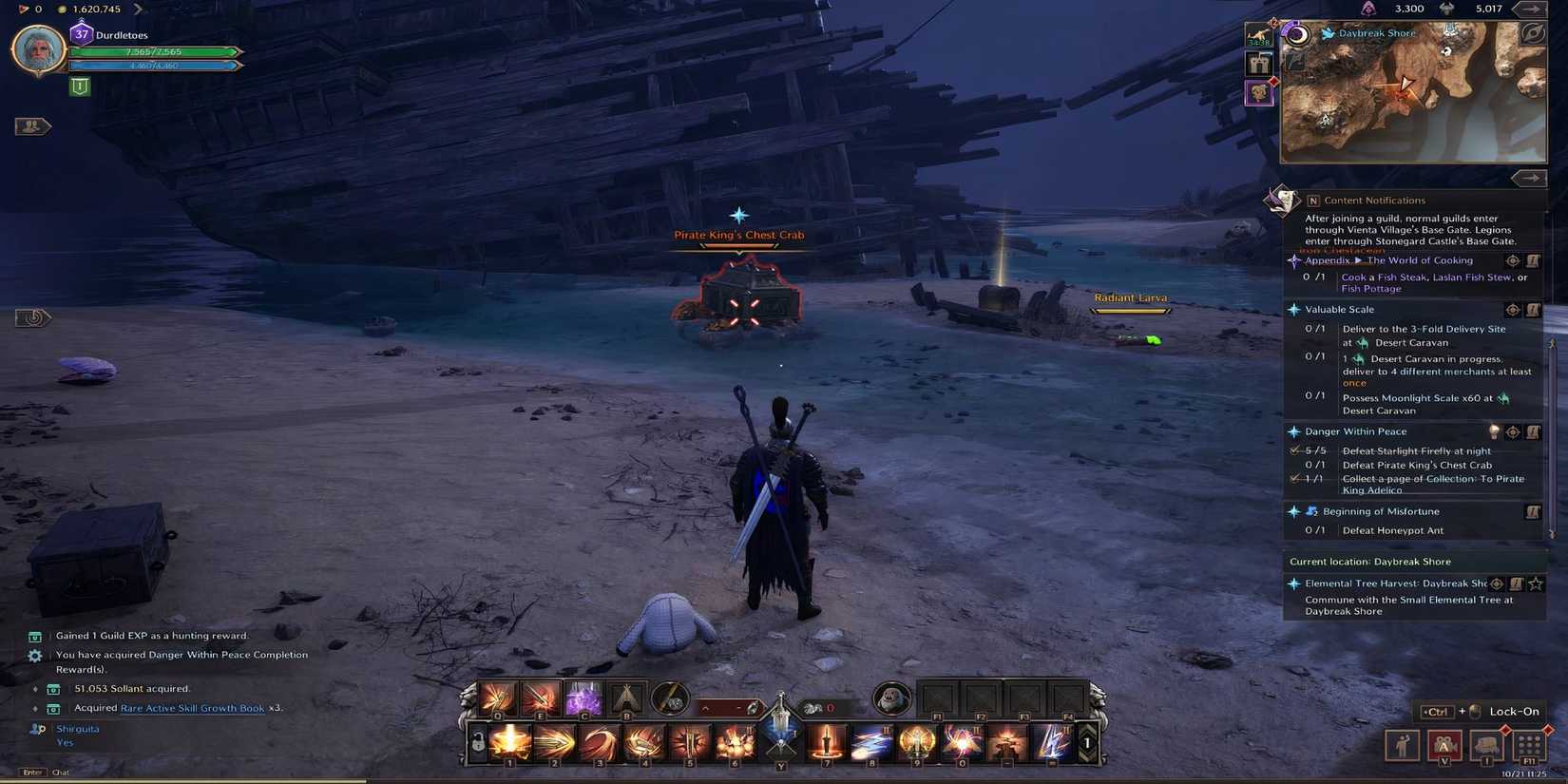Toggle tracking for the Valuable Scale quest
The width and height of the screenshot is (1568, 784).
1511,310
